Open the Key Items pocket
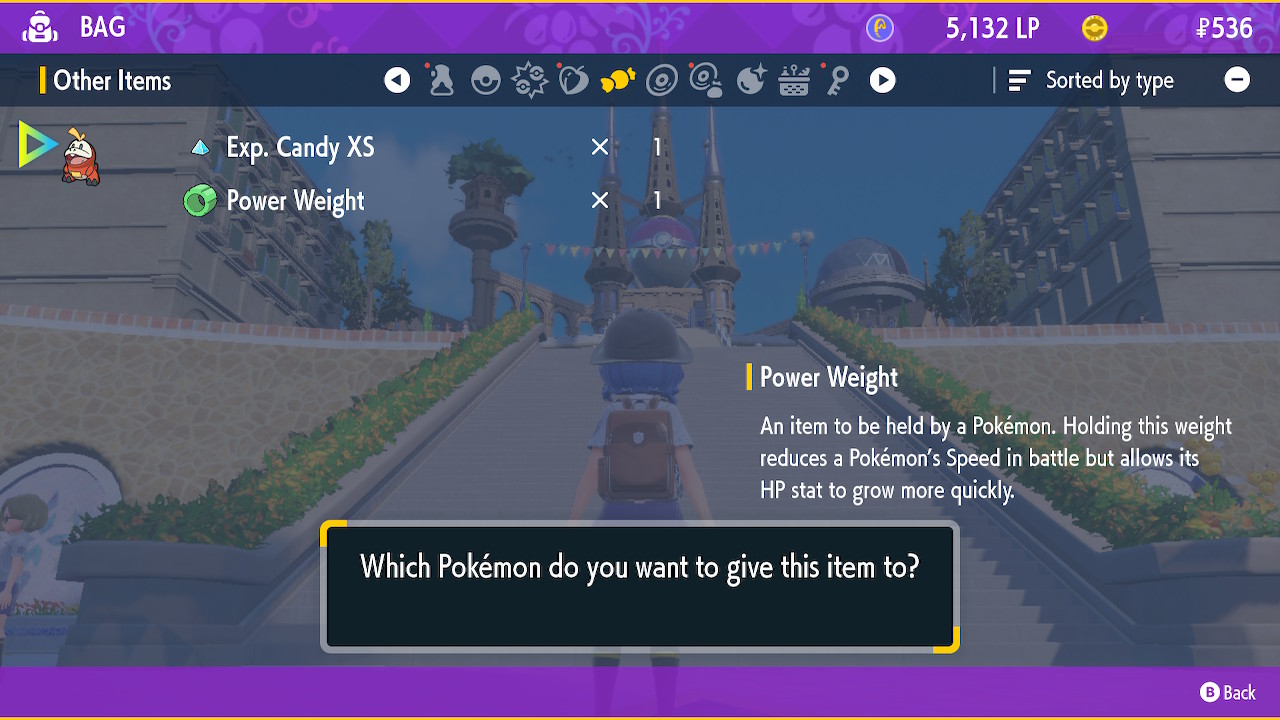This screenshot has height=720, width=1280. (x=837, y=79)
